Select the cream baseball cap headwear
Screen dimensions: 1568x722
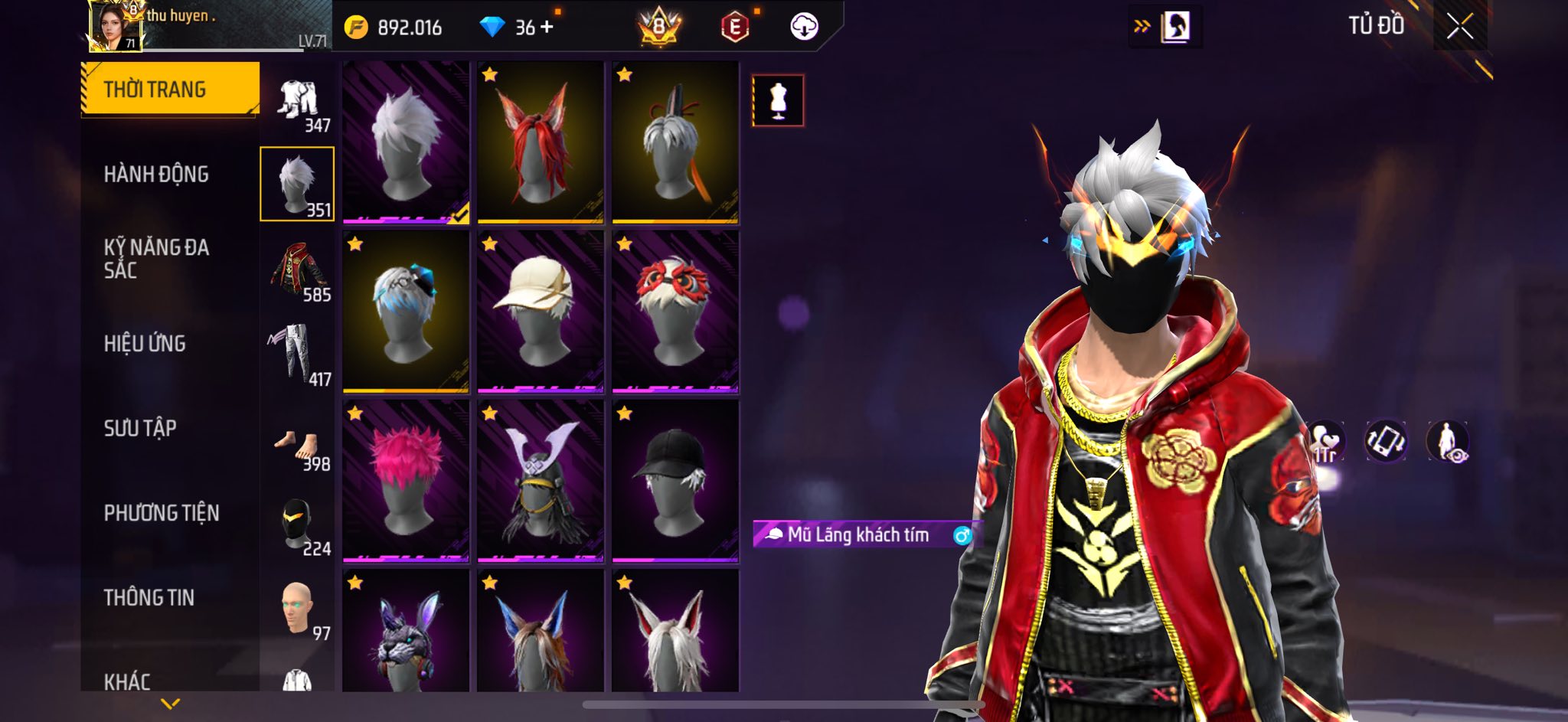540,312
